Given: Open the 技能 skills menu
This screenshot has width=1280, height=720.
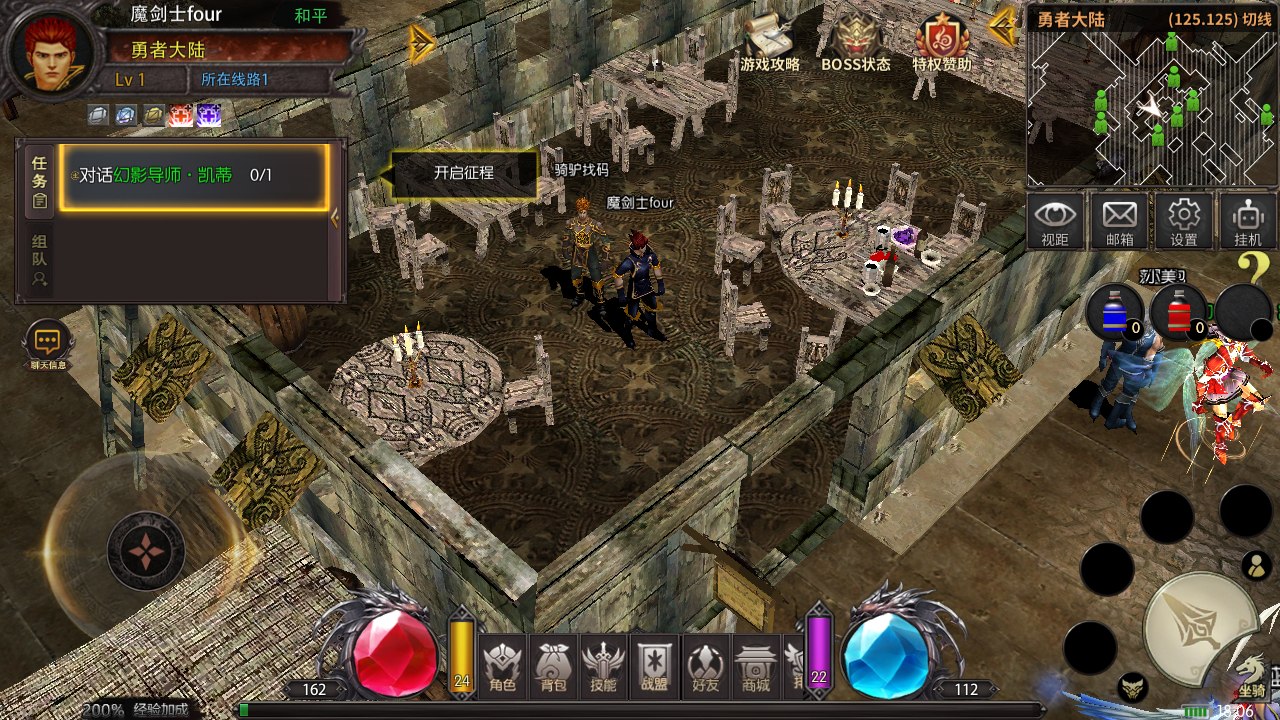Looking at the screenshot, I should pyautogui.click(x=604, y=667).
